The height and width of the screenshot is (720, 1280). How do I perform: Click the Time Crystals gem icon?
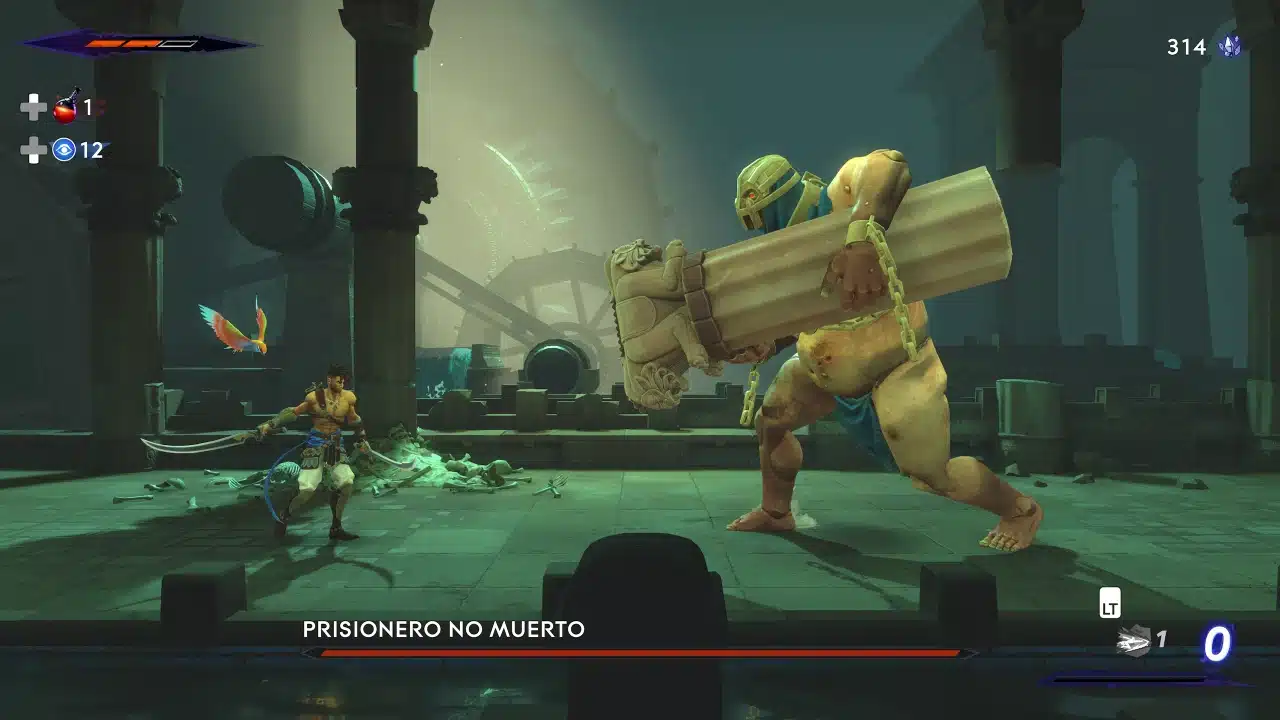[1232, 45]
